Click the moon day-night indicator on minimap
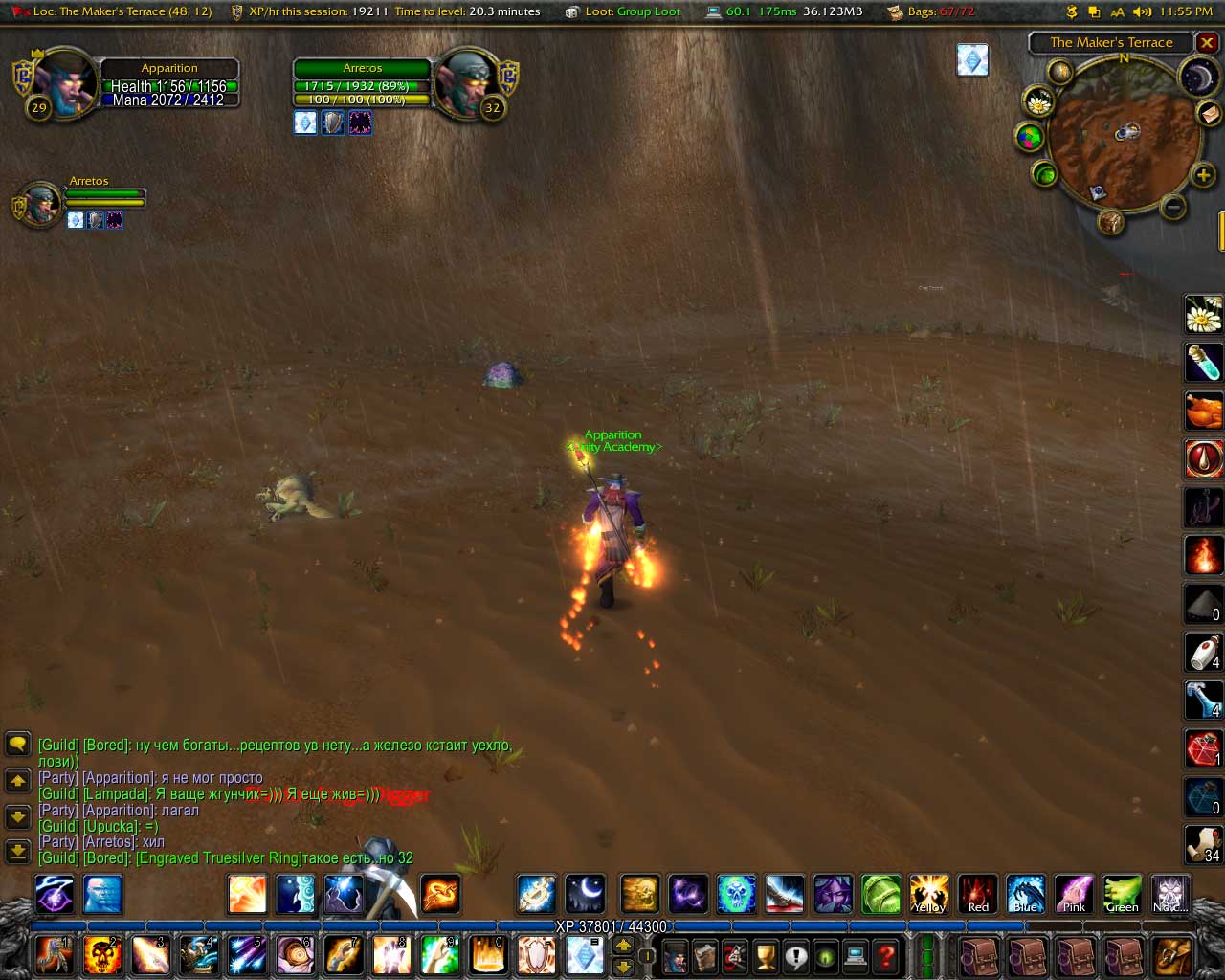 pyautogui.click(x=1197, y=78)
